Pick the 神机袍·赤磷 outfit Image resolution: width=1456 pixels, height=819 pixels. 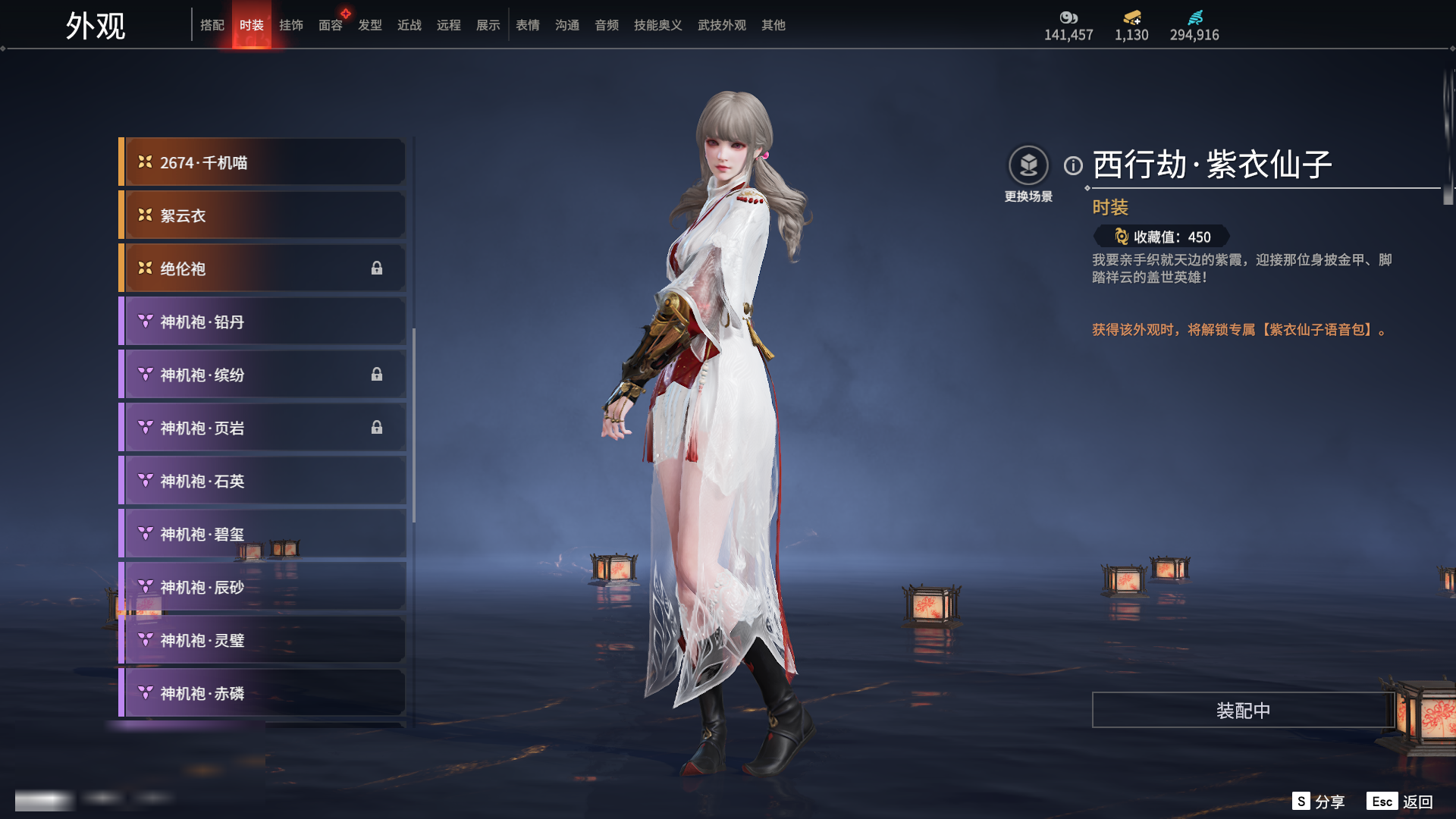pos(262,693)
